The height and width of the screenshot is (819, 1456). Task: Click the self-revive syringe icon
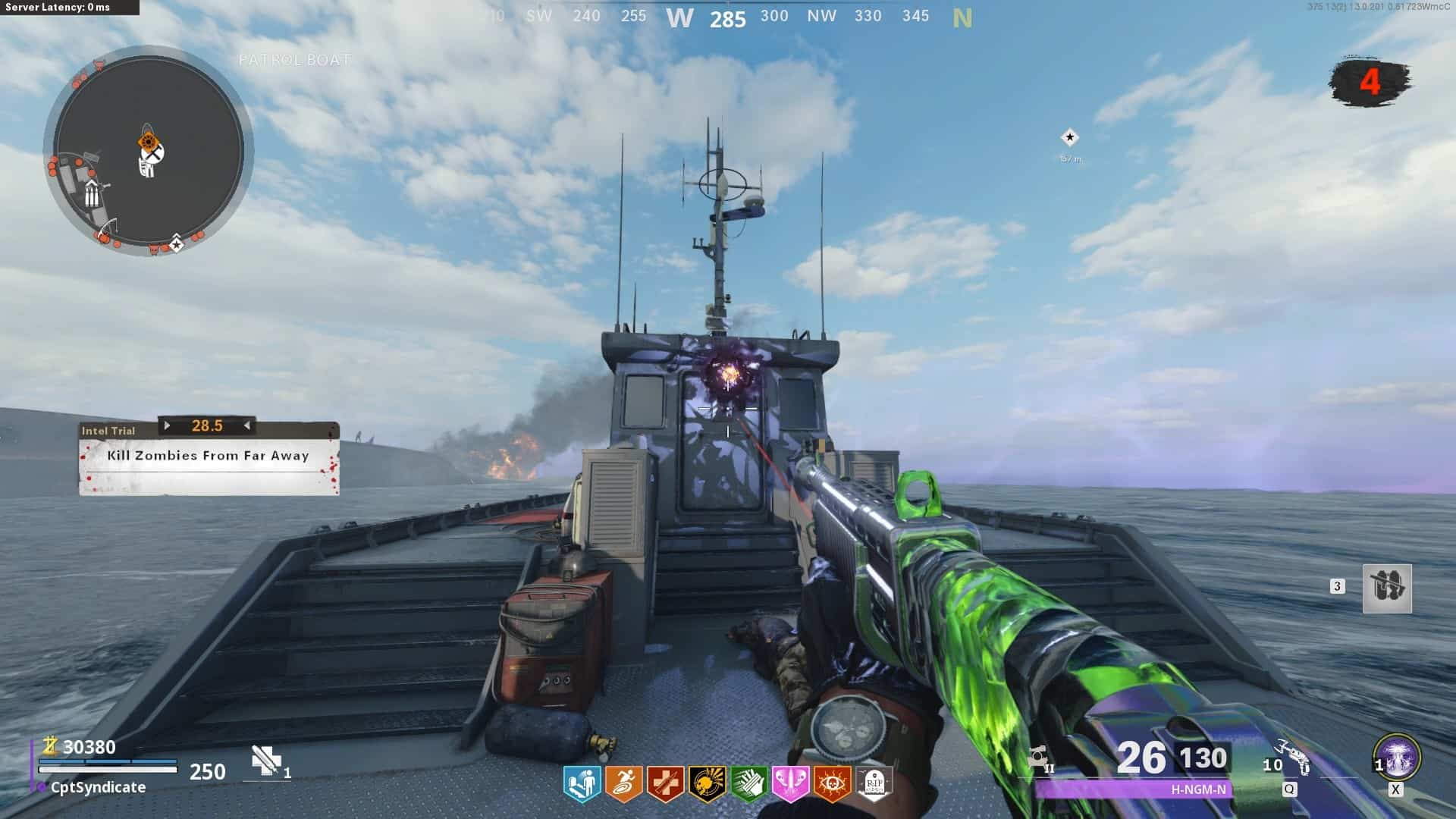pyautogui.click(x=266, y=761)
